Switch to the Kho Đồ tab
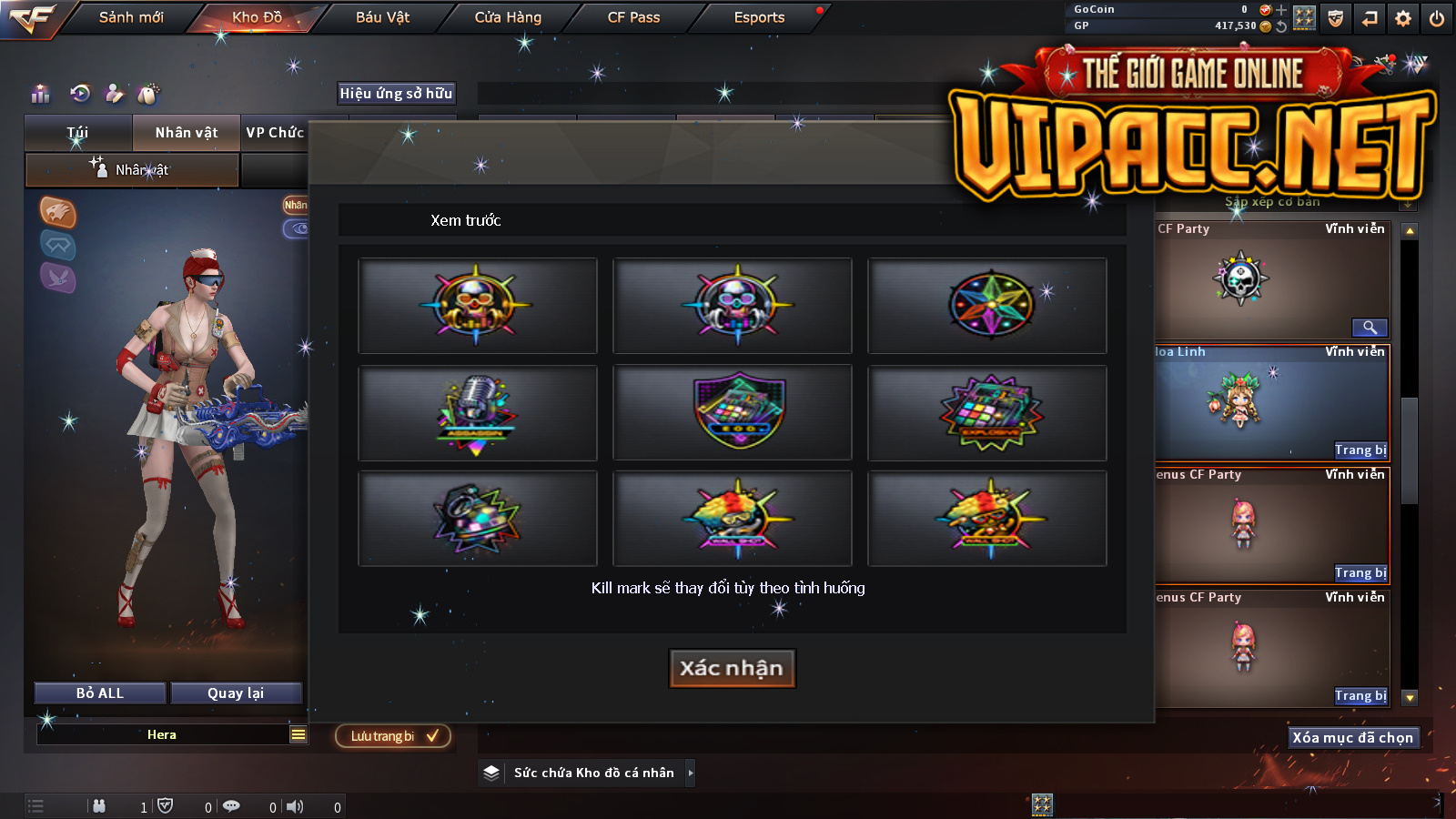Screen dimensions: 1456x819 pos(257,17)
